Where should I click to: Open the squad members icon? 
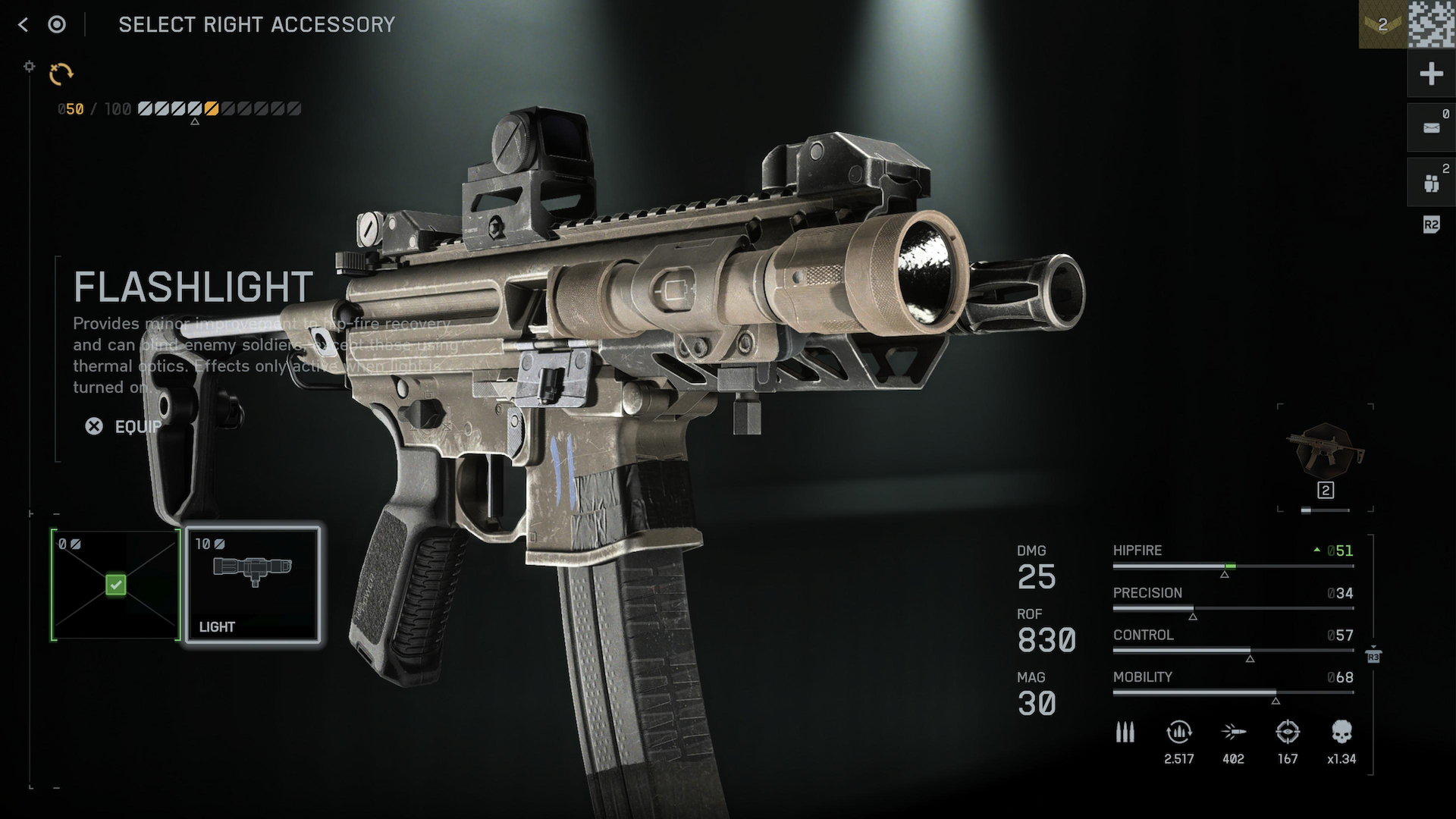point(1431,183)
